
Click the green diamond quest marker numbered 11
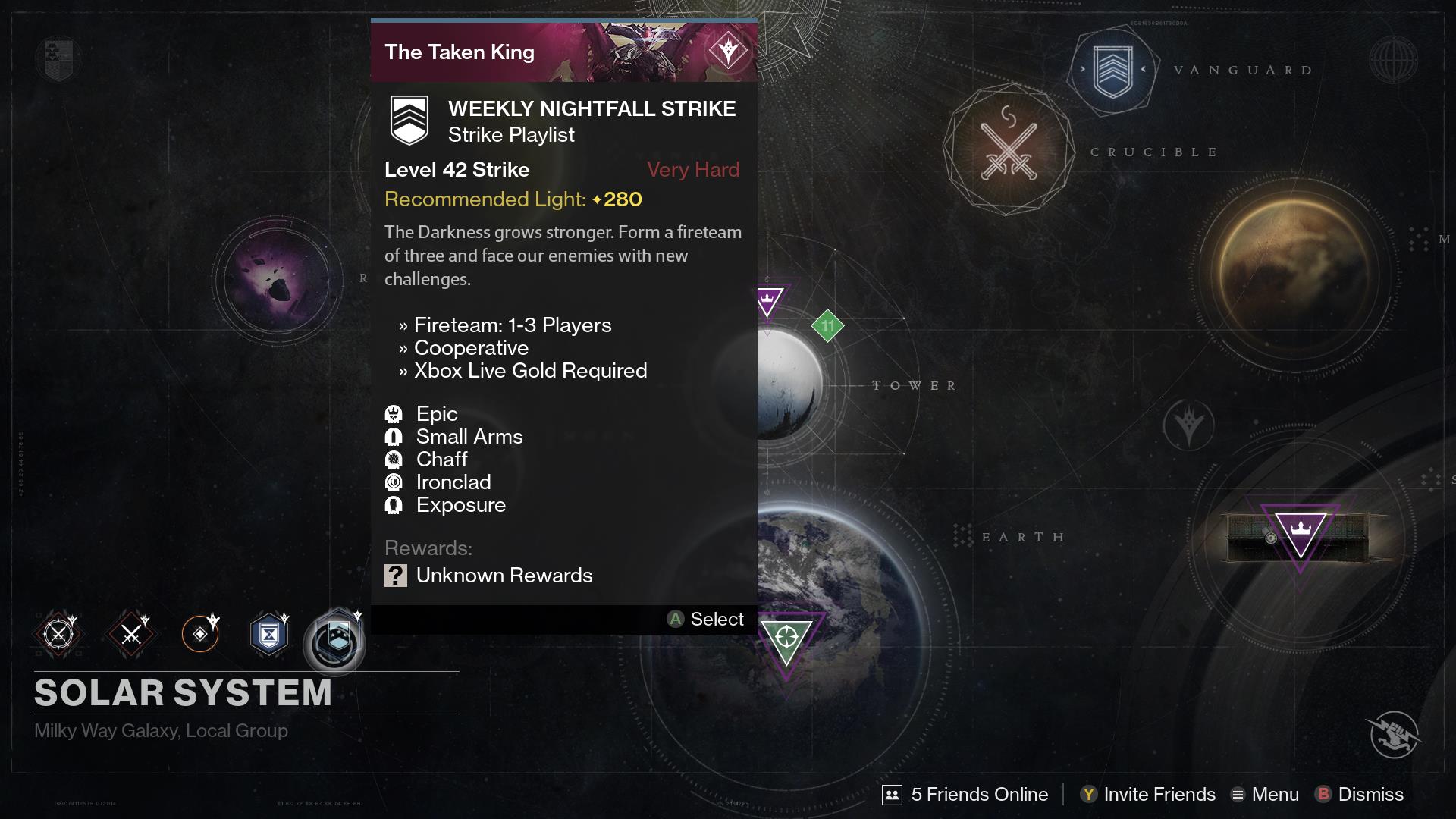[827, 326]
